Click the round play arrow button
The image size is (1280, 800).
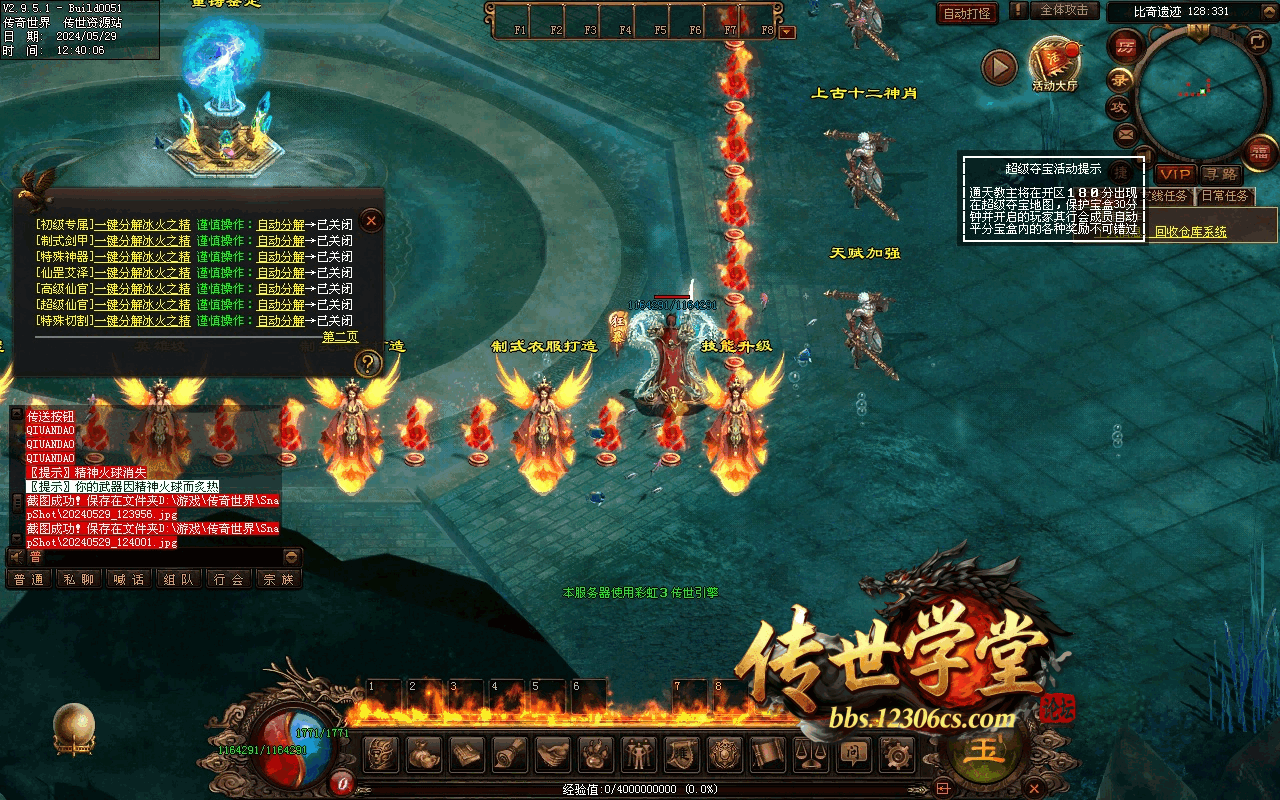pos(998,67)
